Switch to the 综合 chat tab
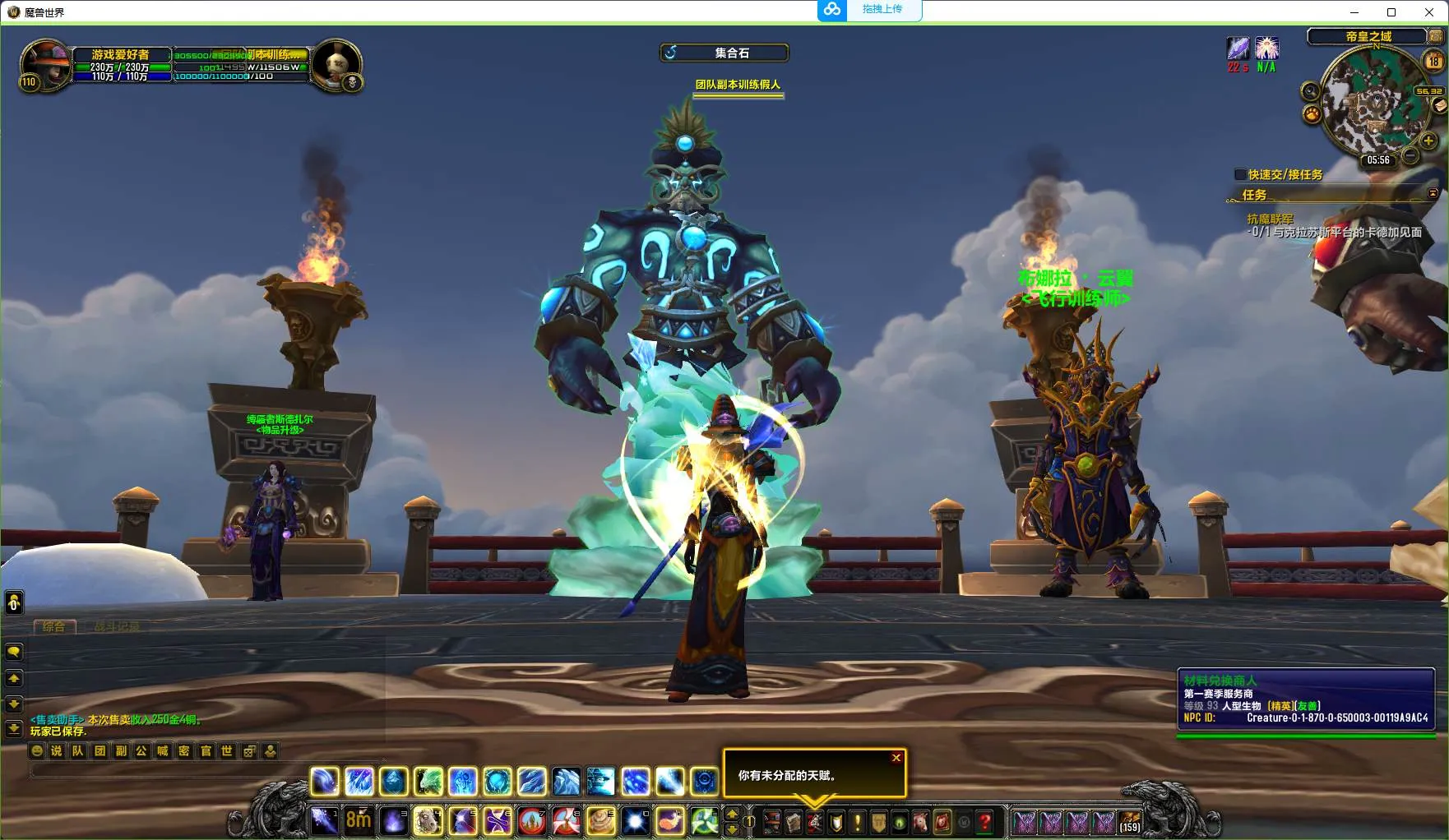Viewport: 1449px width, 840px height. [54, 627]
